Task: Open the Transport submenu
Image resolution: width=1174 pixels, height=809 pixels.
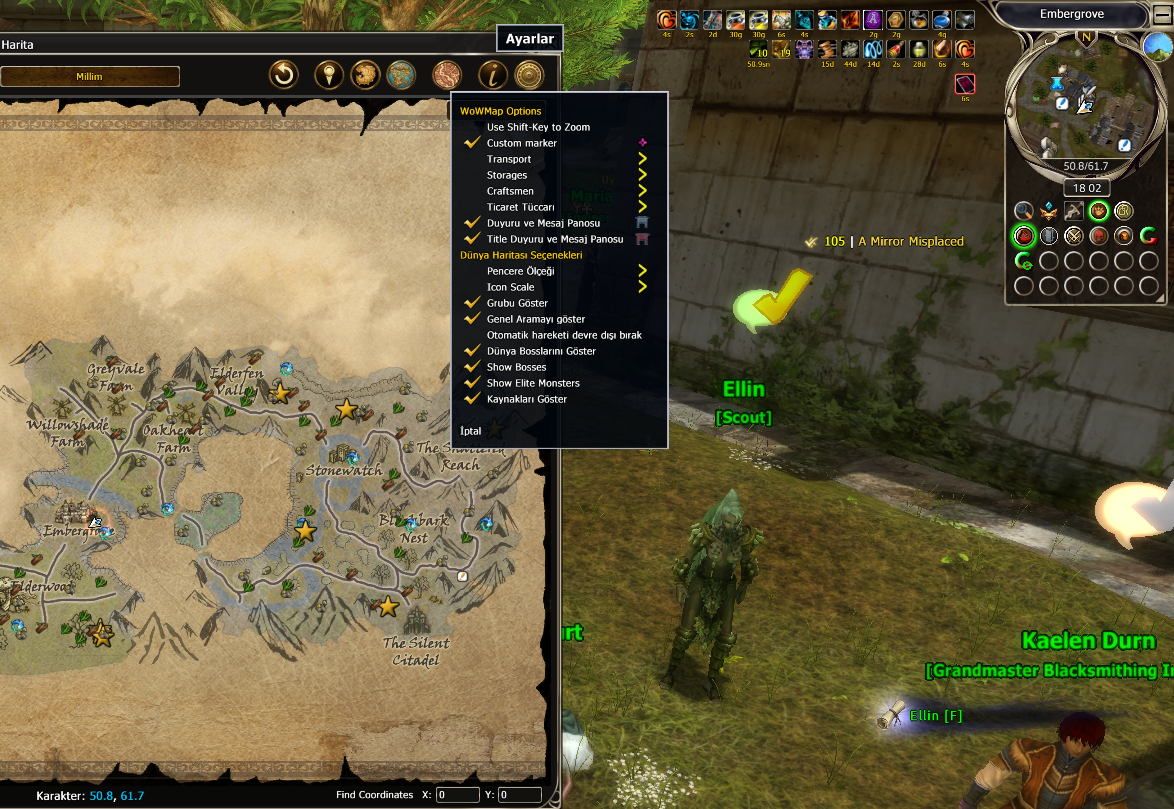Action: click(x=509, y=159)
